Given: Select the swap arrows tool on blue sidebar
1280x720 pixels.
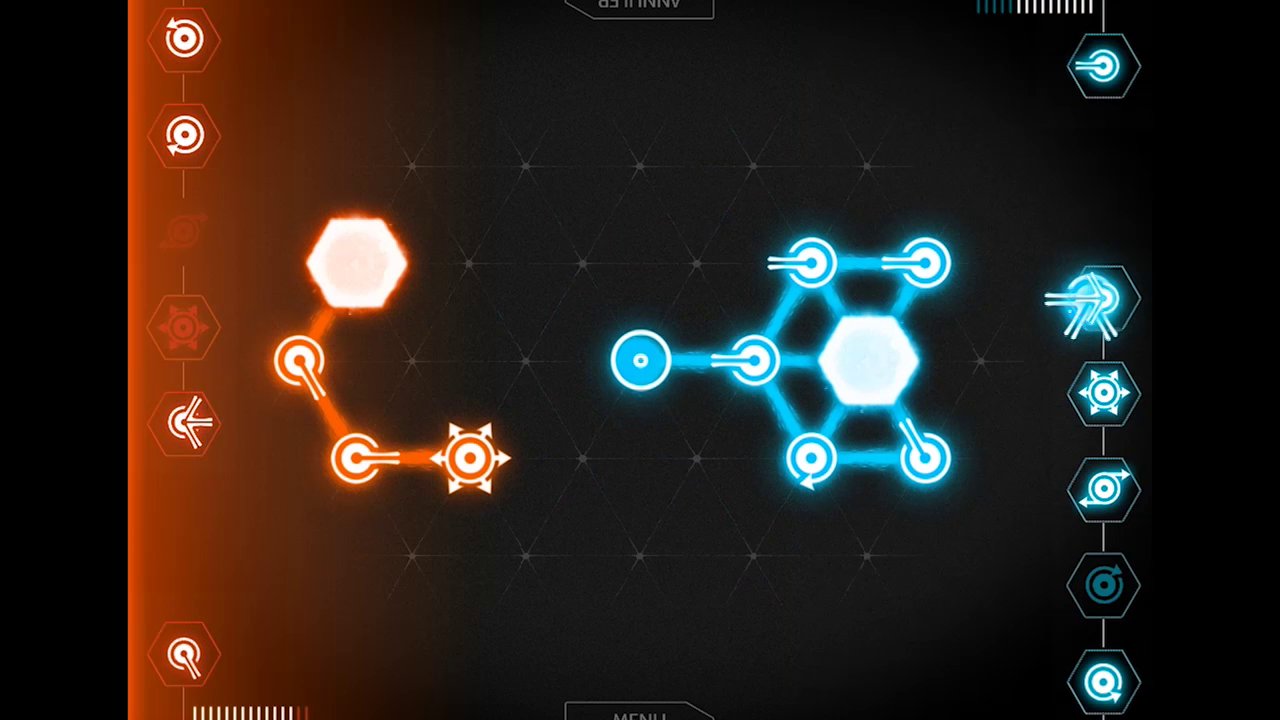Looking at the screenshot, I should coord(1103,489).
